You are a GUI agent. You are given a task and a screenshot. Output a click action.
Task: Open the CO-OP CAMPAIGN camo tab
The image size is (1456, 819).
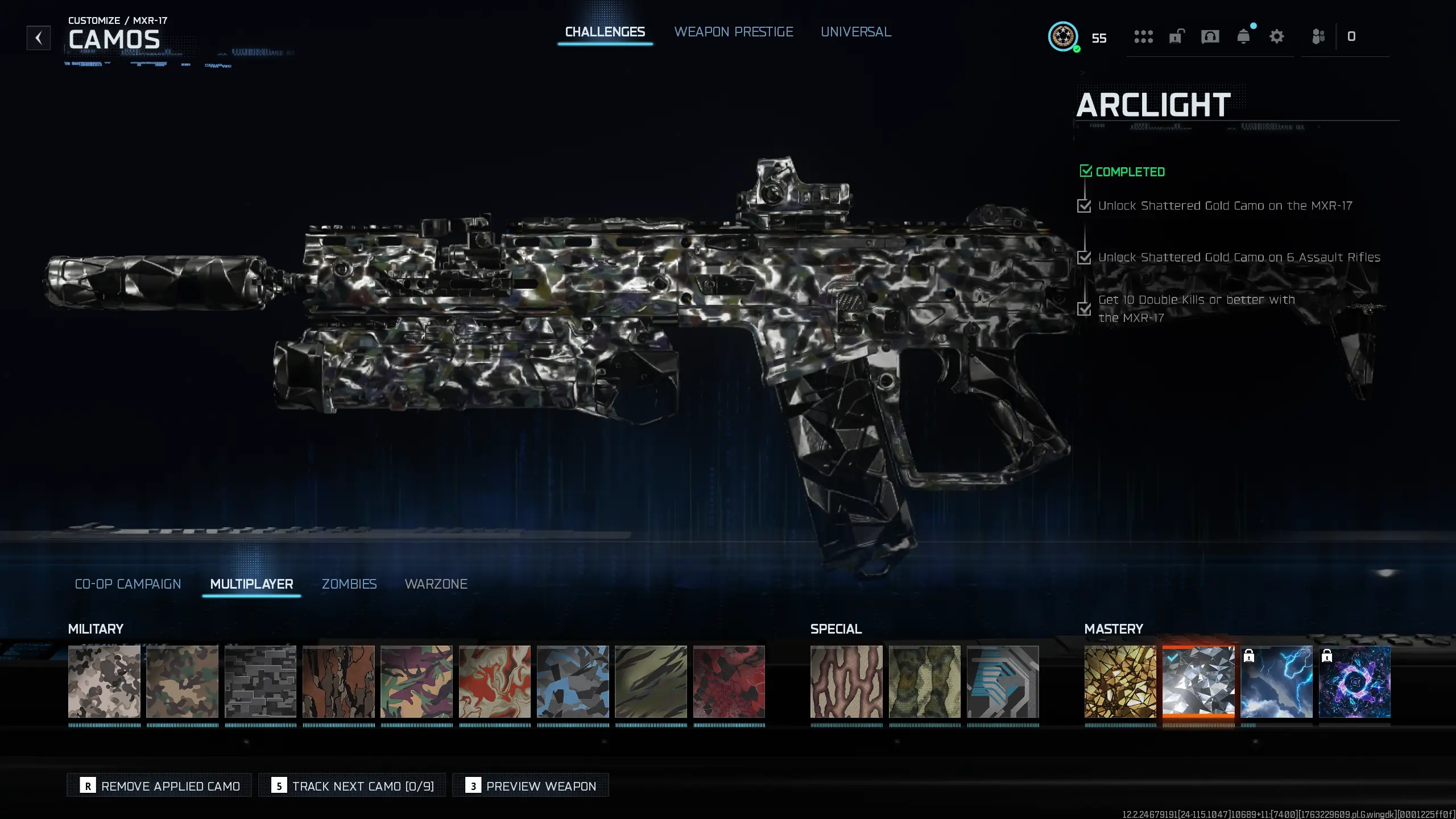coord(127,584)
